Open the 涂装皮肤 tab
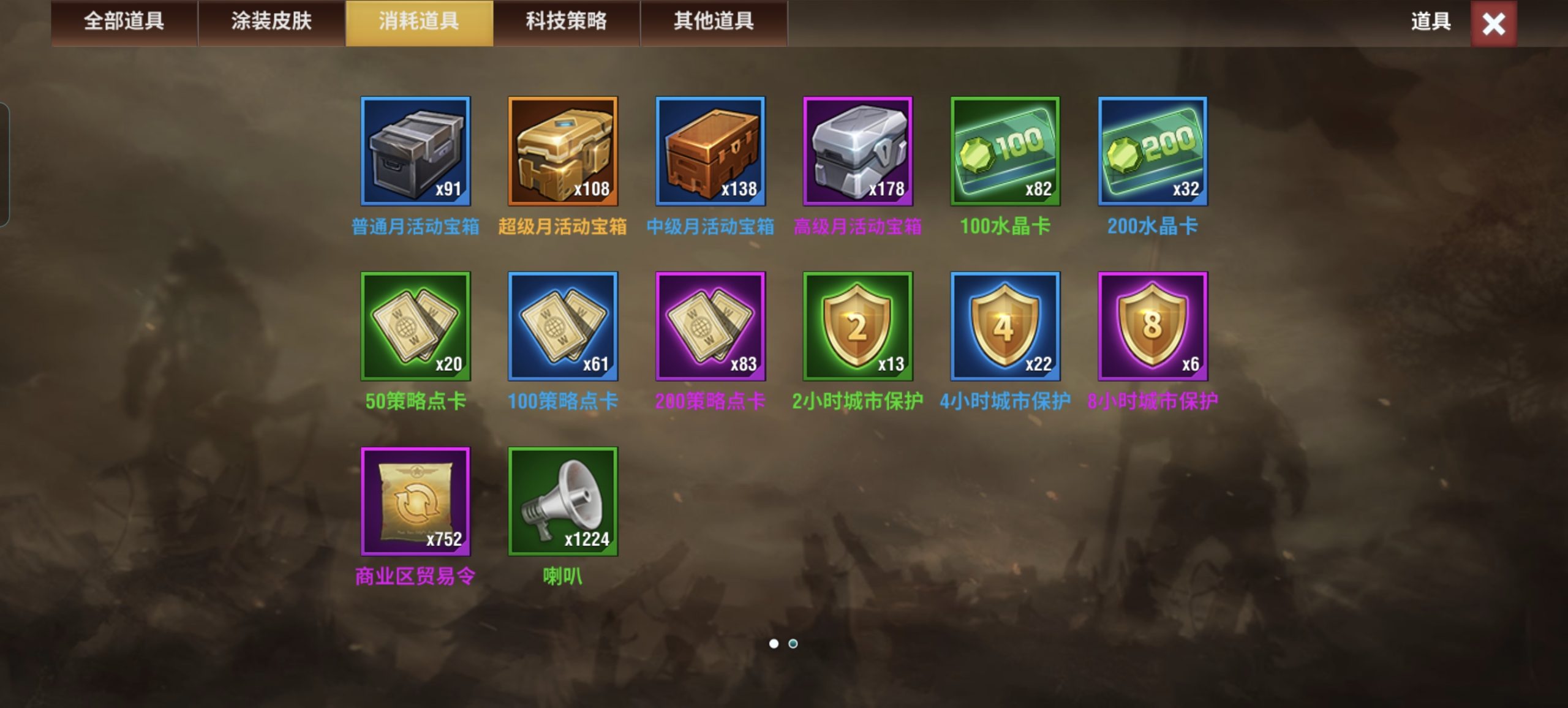This screenshot has width=1568, height=708. point(271,23)
